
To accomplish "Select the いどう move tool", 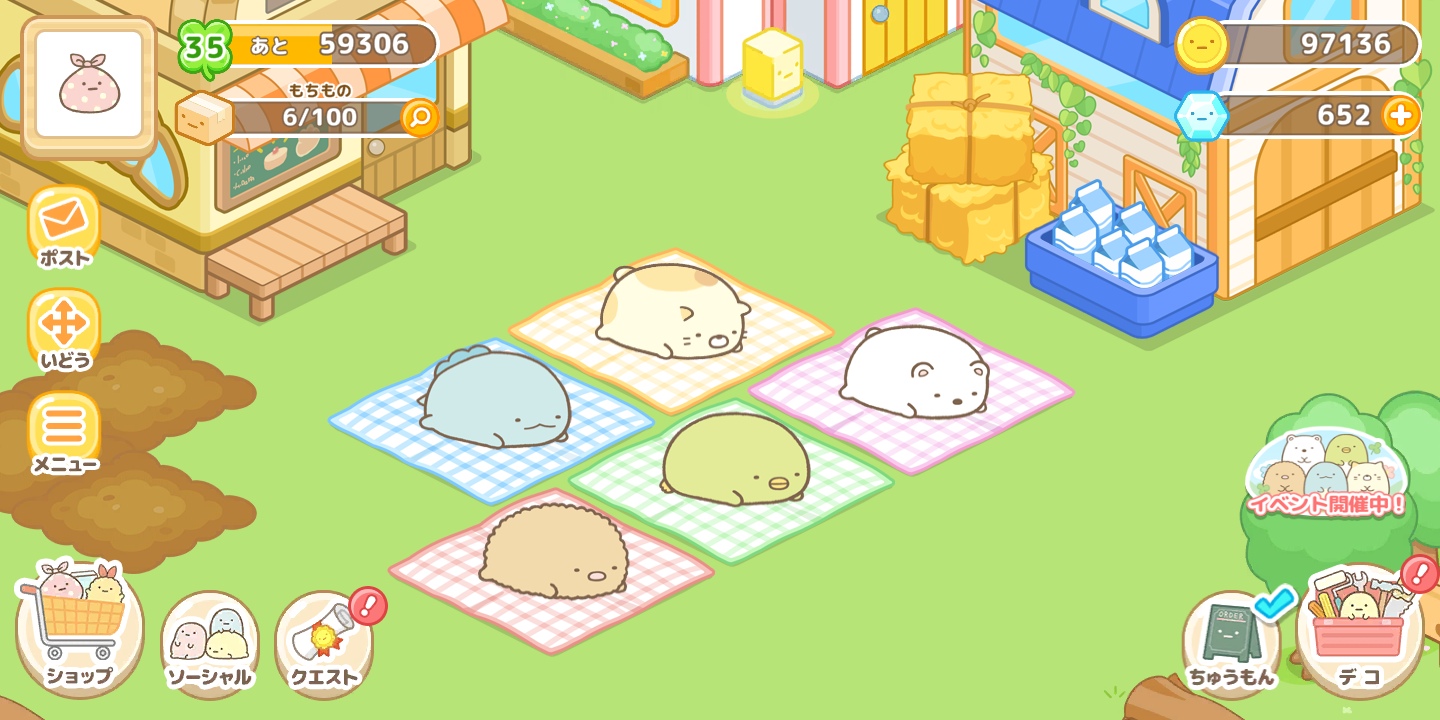I will (63, 325).
